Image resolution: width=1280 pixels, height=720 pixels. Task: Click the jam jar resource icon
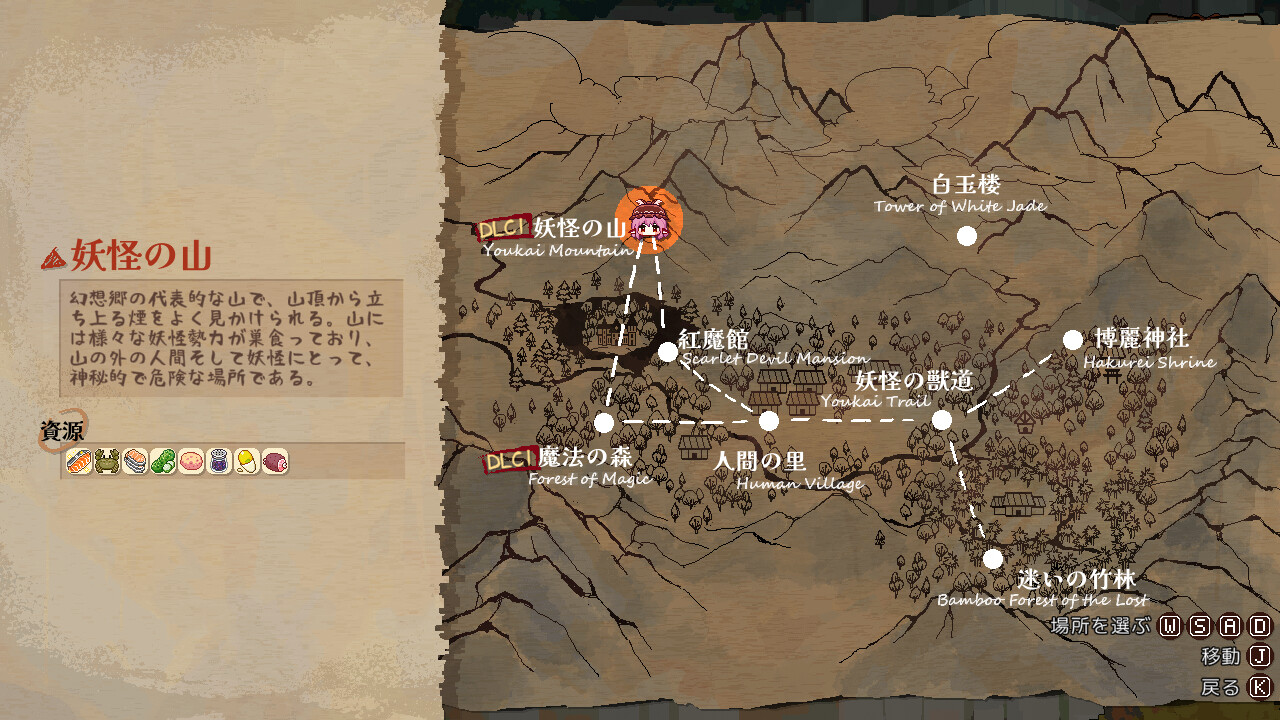coord(217,461)
